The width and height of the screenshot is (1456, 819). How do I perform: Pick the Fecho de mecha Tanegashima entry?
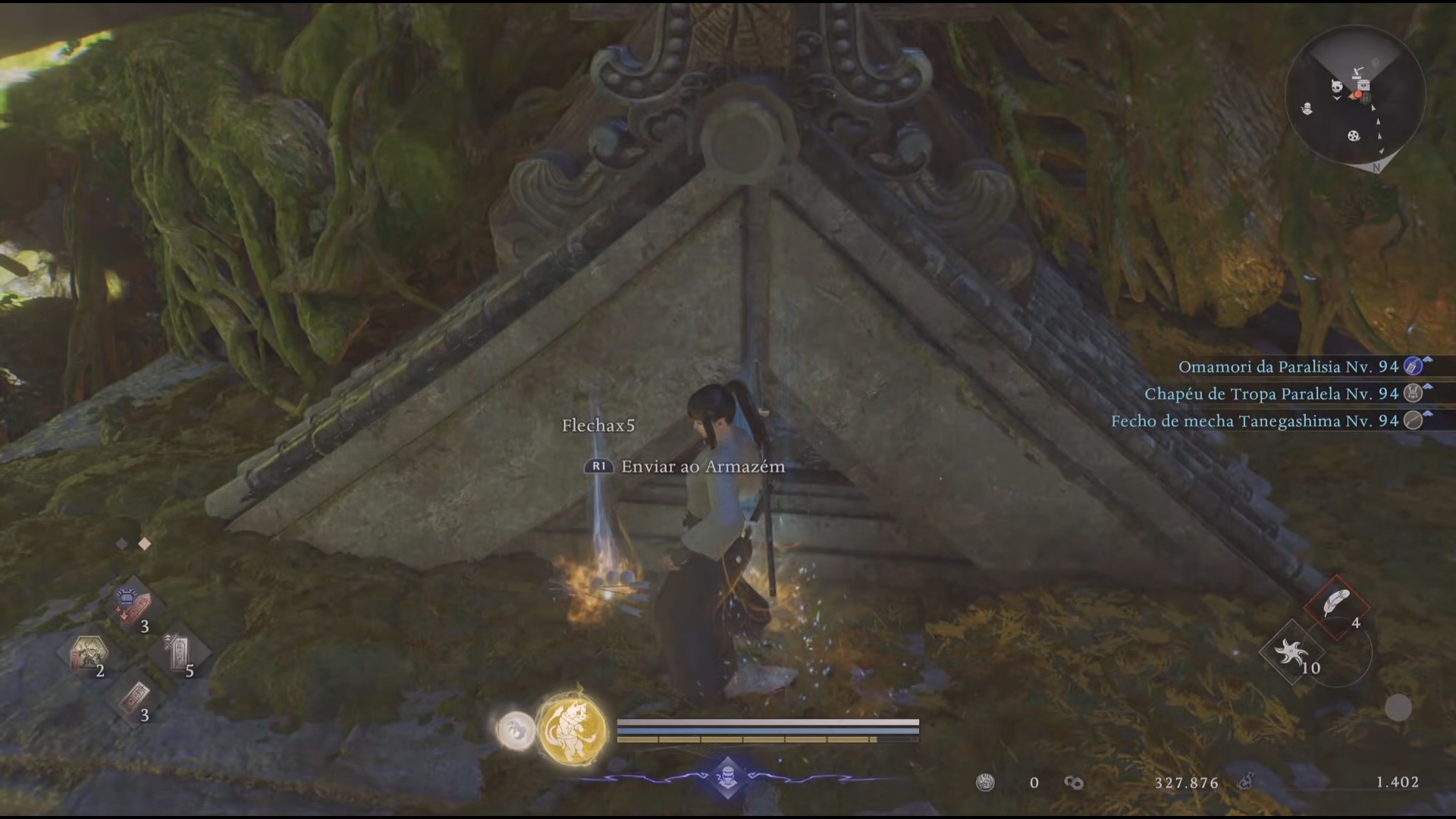[x=1254, y=422]
